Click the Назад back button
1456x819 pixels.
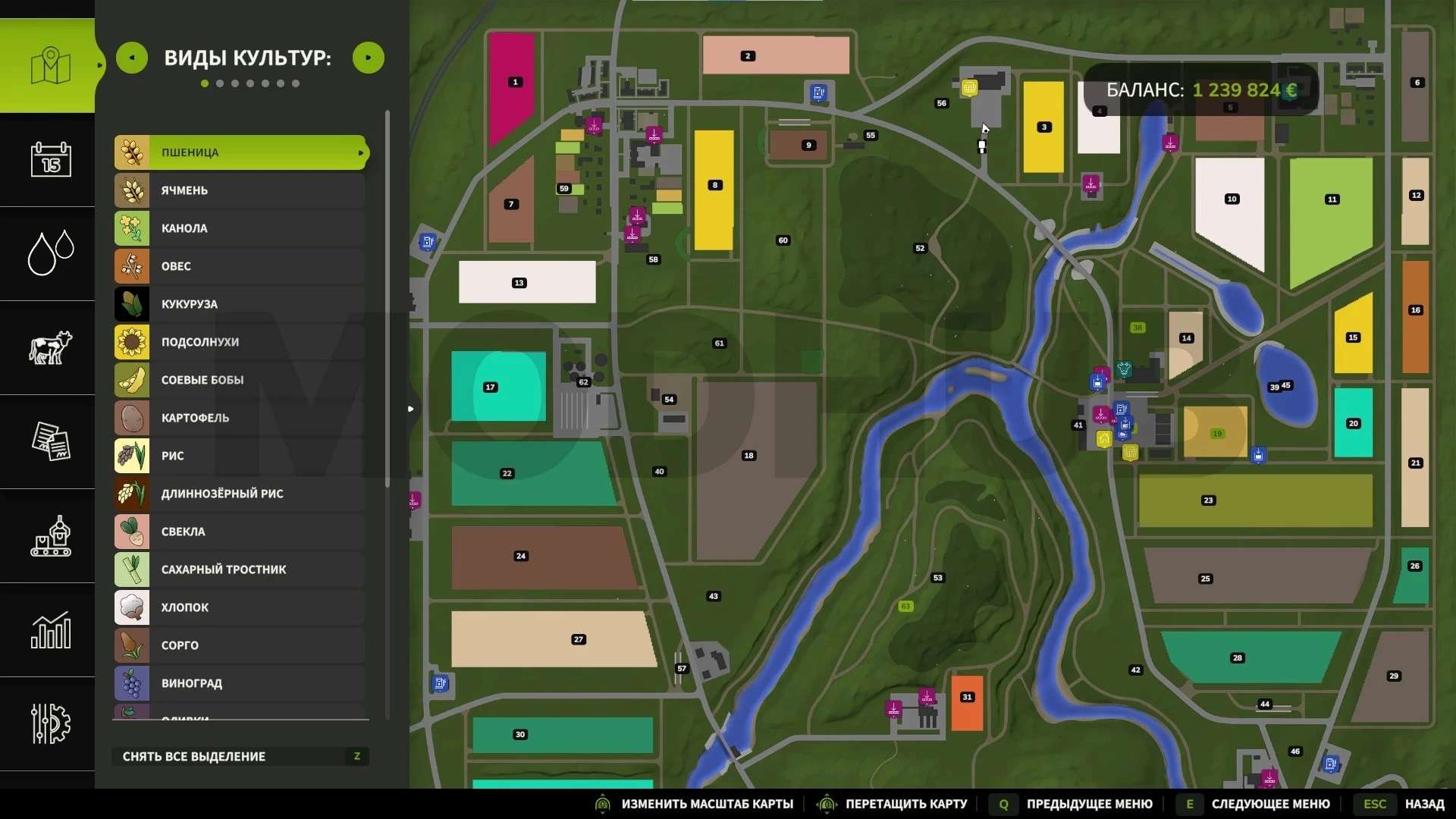(1423, 804)
